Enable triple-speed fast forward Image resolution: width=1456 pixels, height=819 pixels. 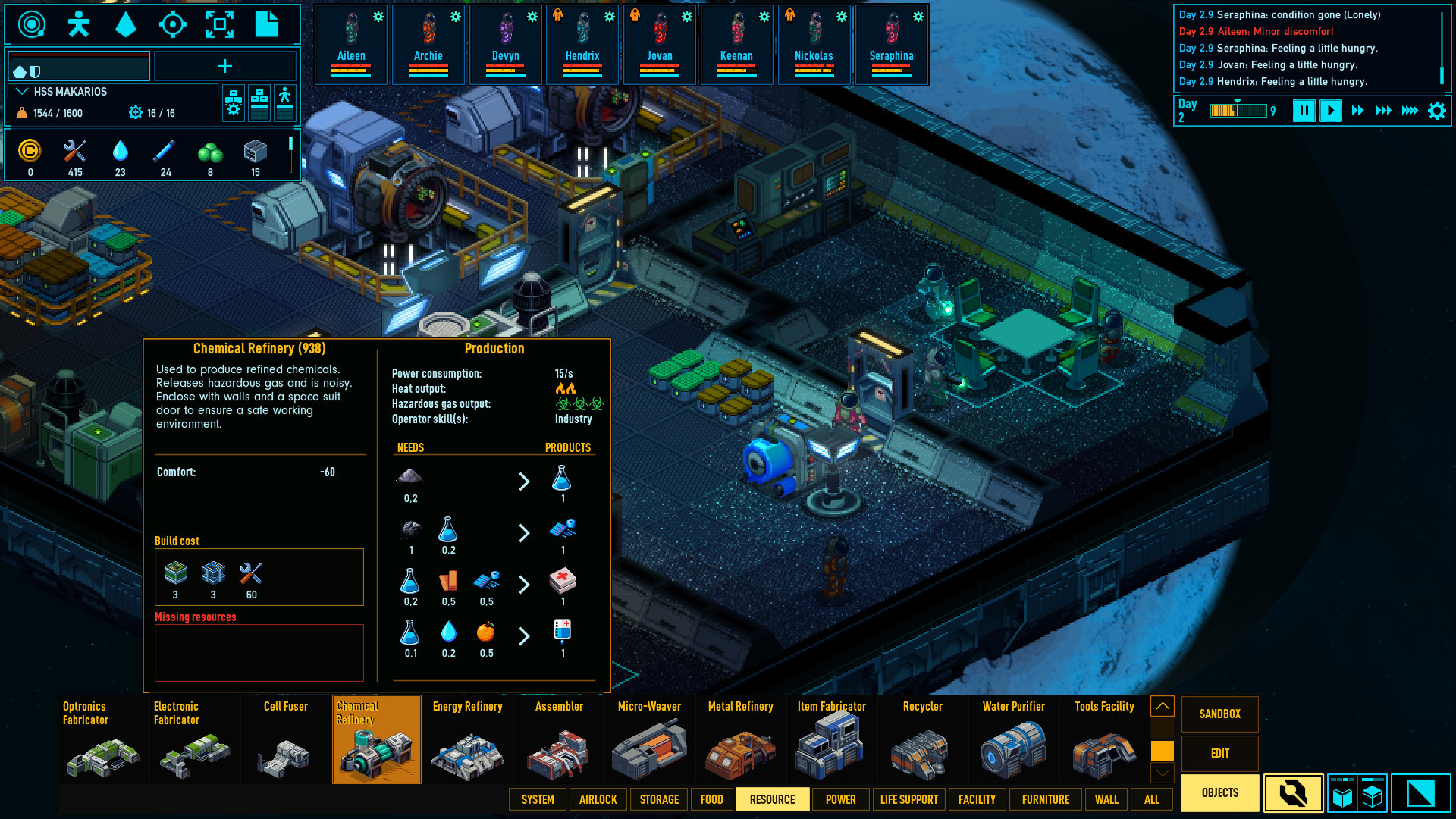(1384, 111)
